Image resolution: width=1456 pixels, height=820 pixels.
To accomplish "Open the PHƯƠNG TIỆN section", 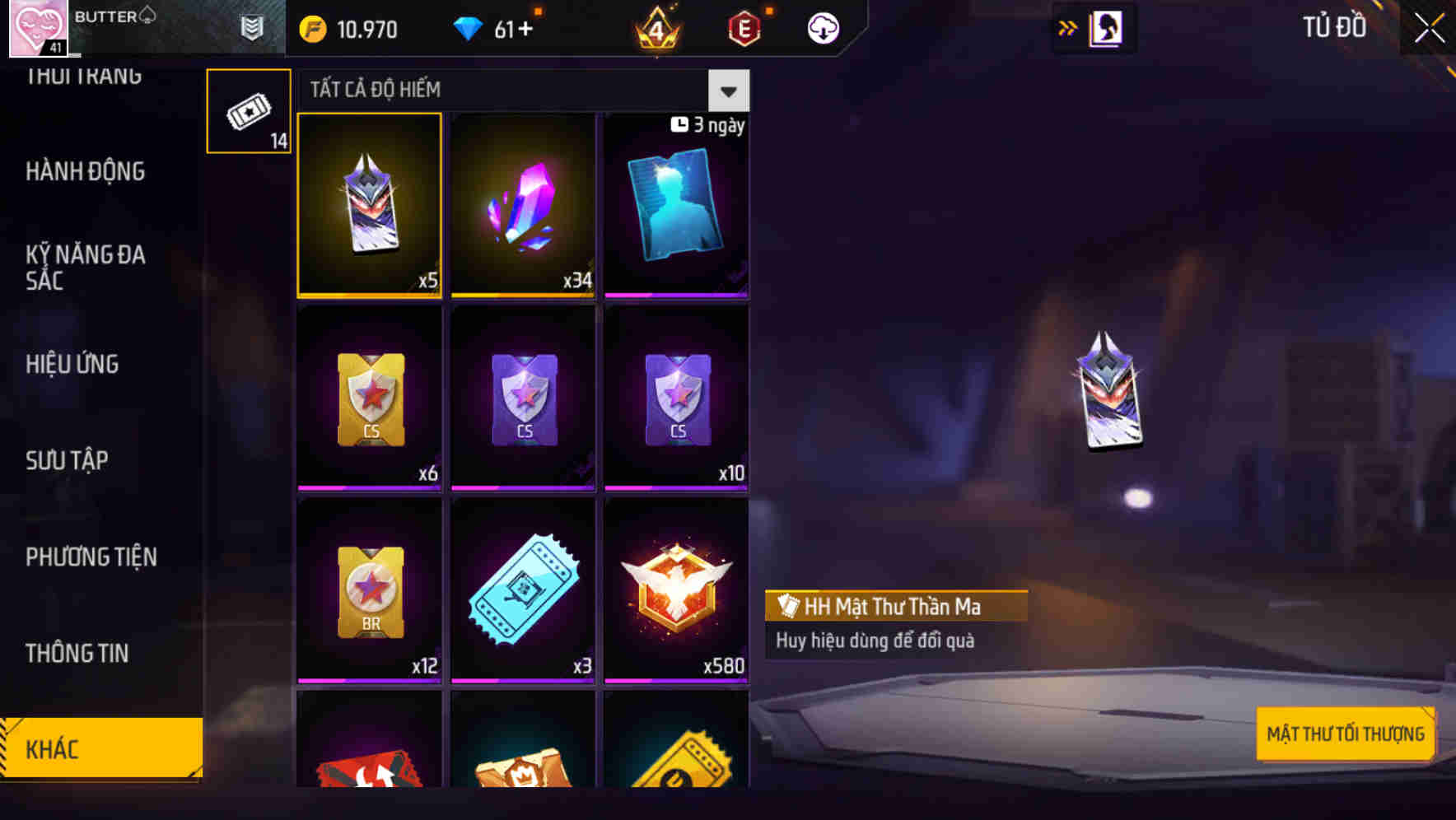I will click(91, 557).
